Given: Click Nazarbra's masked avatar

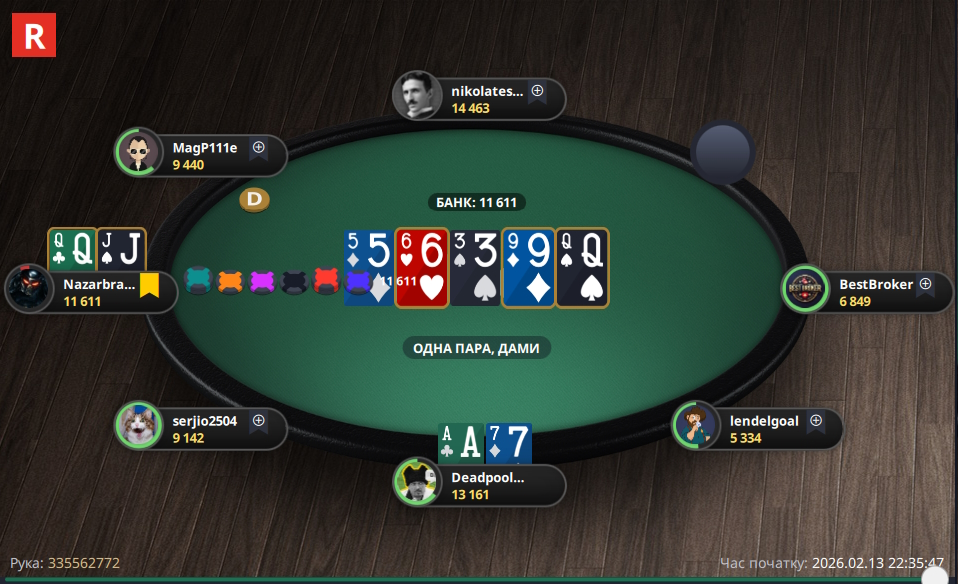Looking at the screenshot, I should 28,290.
